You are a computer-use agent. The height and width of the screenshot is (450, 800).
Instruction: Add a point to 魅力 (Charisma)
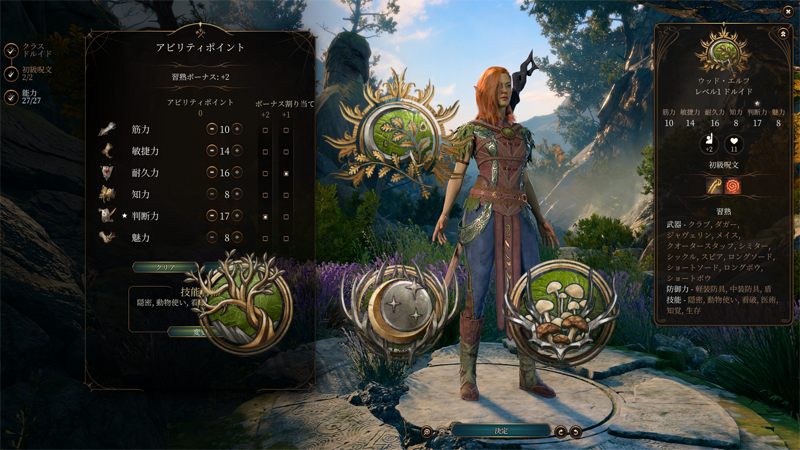237,238
